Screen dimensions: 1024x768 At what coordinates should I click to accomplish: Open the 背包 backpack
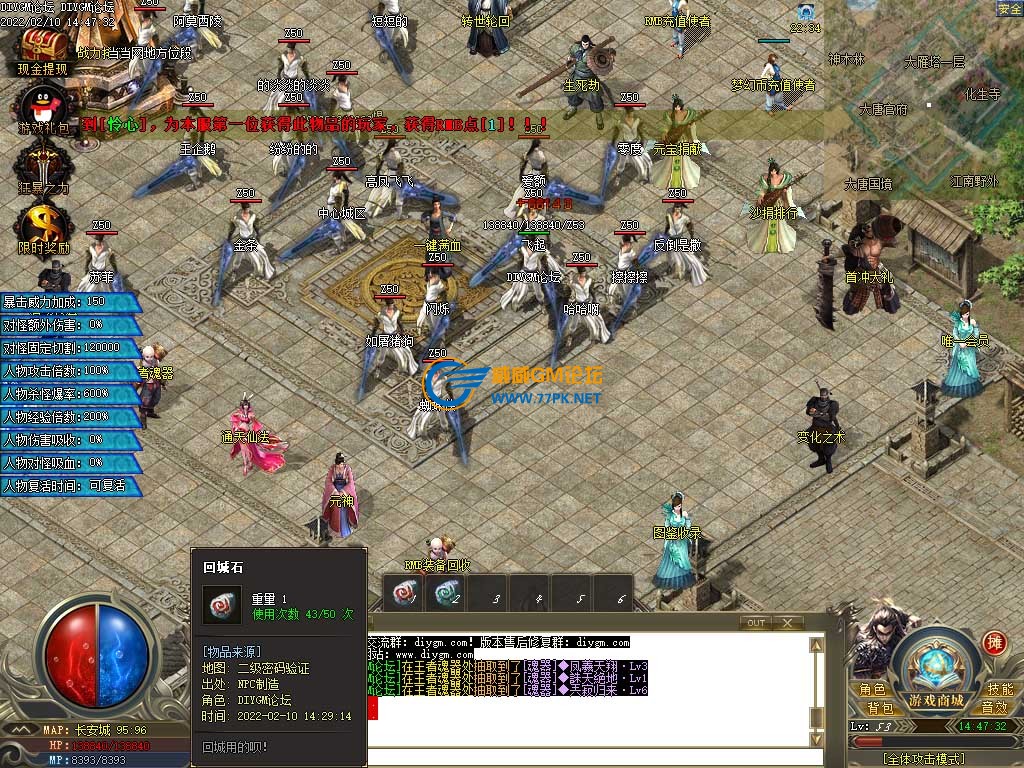pyautogui.click(x=879, y=708)
